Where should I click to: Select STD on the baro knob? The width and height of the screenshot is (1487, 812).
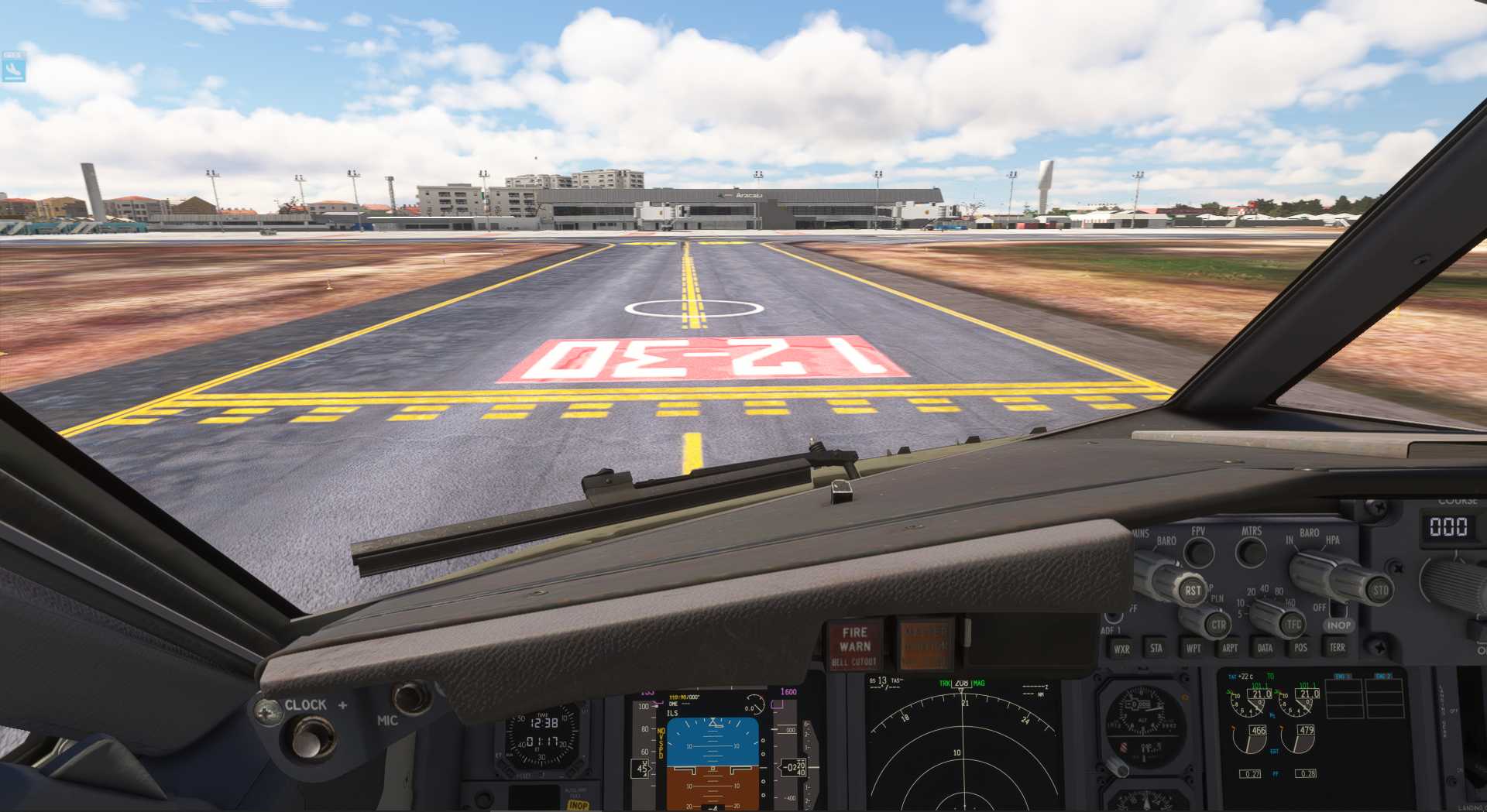[x=1380, y=590]
